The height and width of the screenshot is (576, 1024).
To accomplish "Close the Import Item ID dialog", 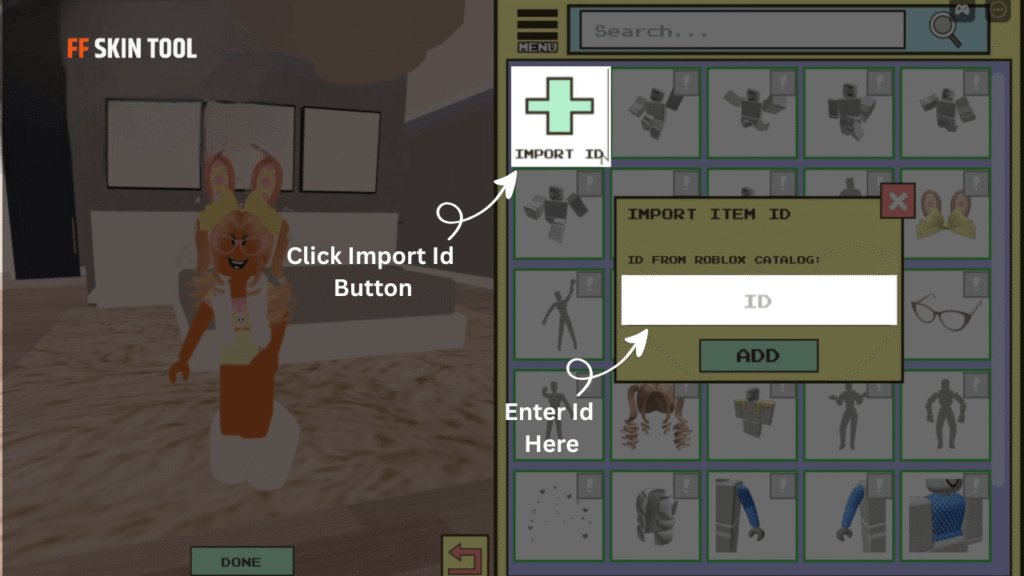I will pos(897,202).
